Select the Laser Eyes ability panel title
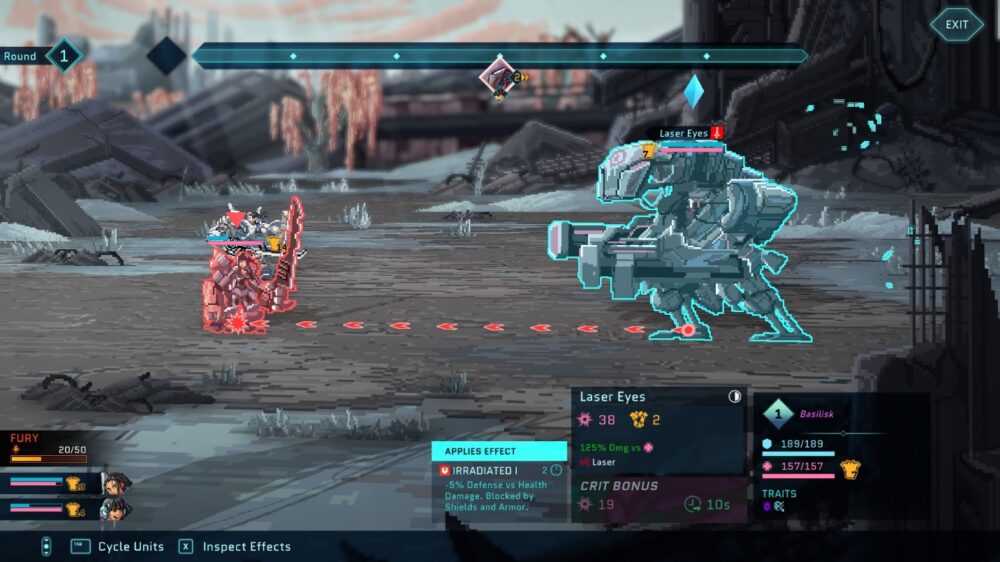1000x562 pixels. [613, 397]
